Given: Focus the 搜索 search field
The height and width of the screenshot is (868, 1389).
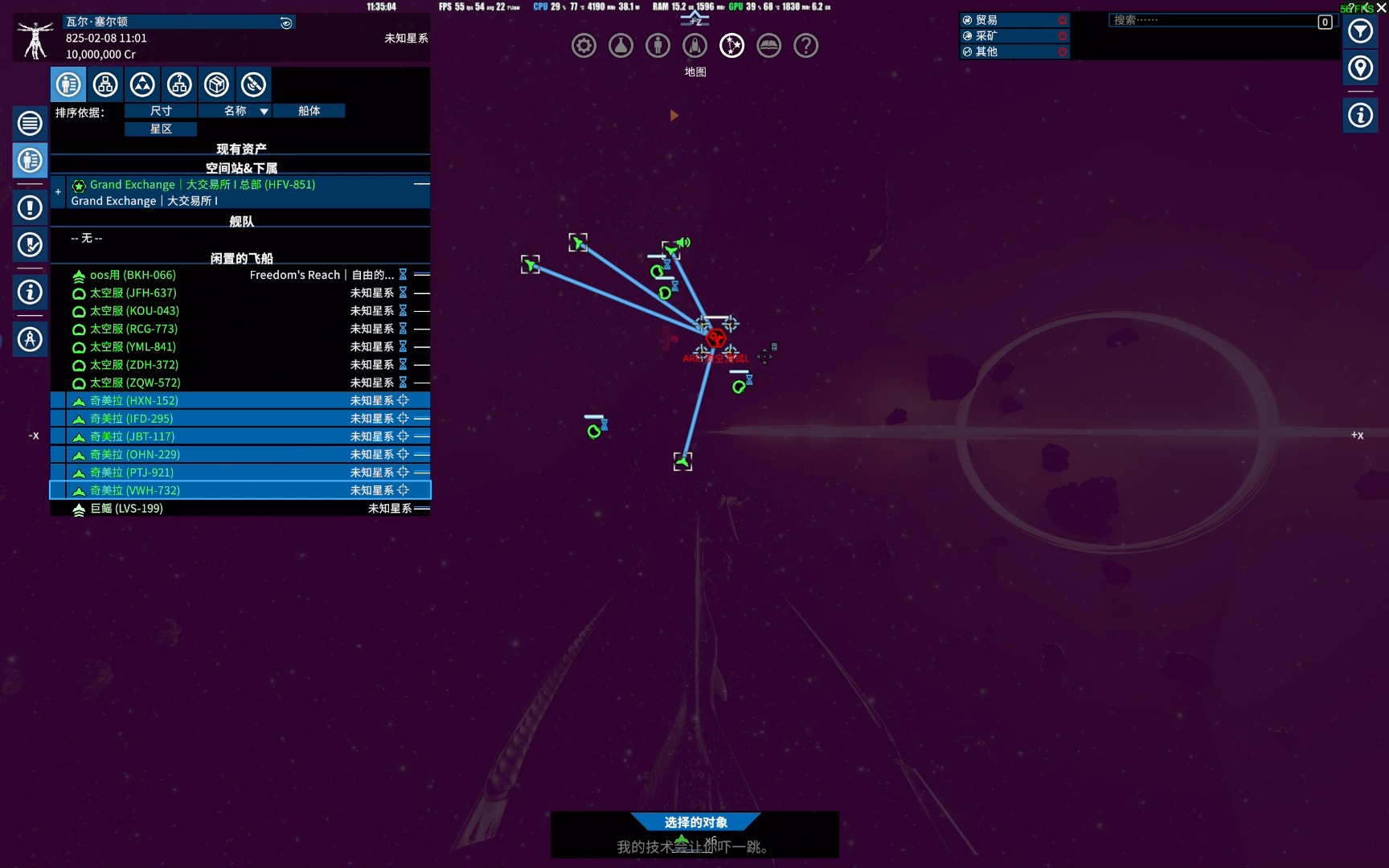Looking at the screenshot, I should (x=1212, y=21).
